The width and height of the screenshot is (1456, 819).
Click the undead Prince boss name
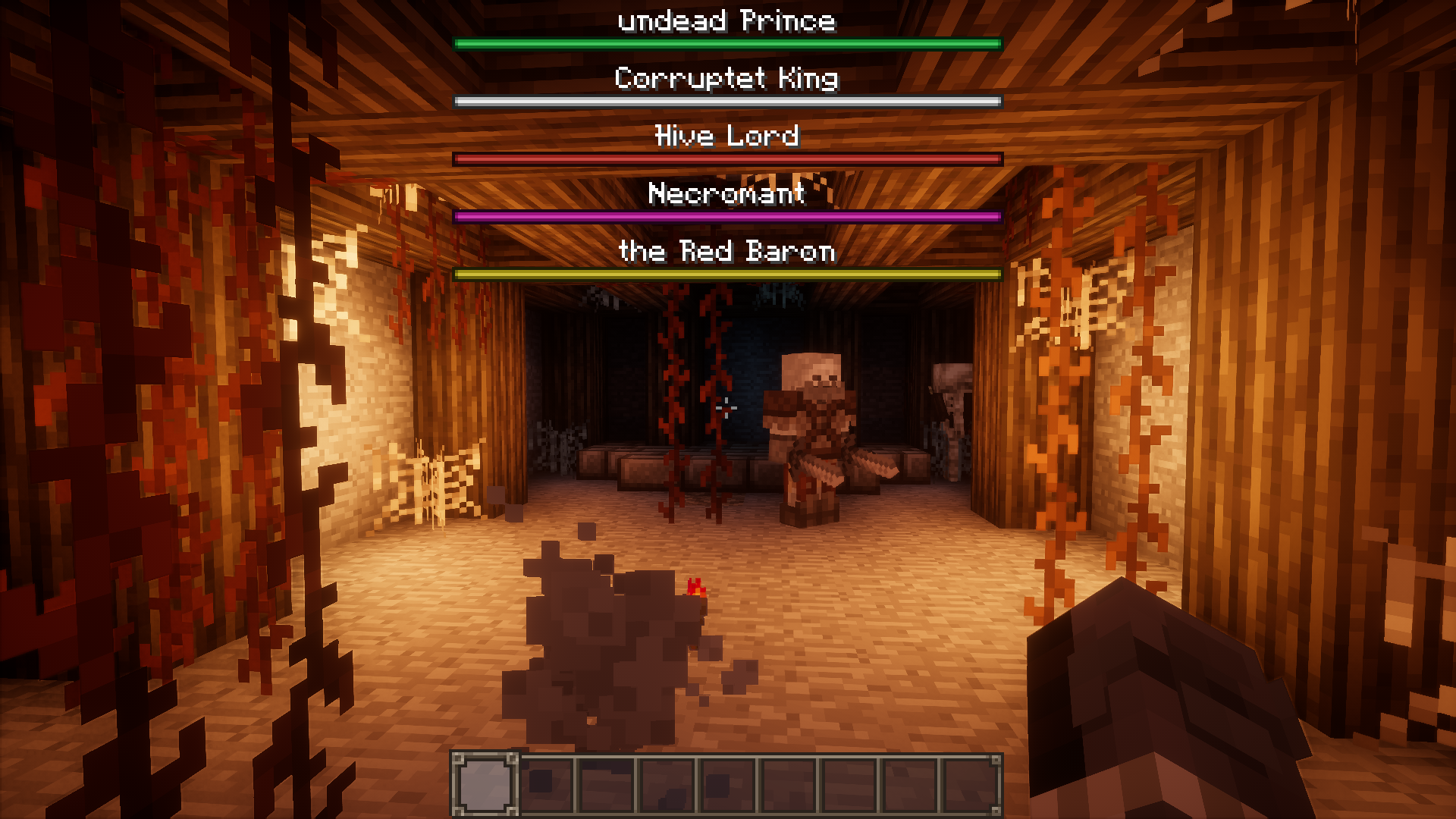pos(726,20)
